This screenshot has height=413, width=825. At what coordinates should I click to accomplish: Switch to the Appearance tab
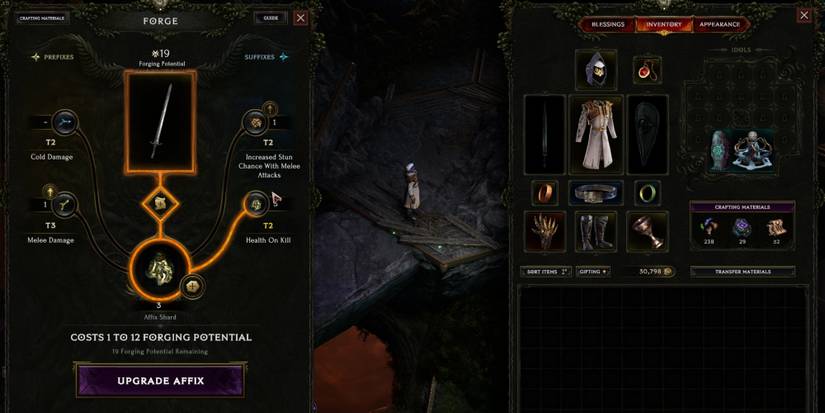point(719,24)
